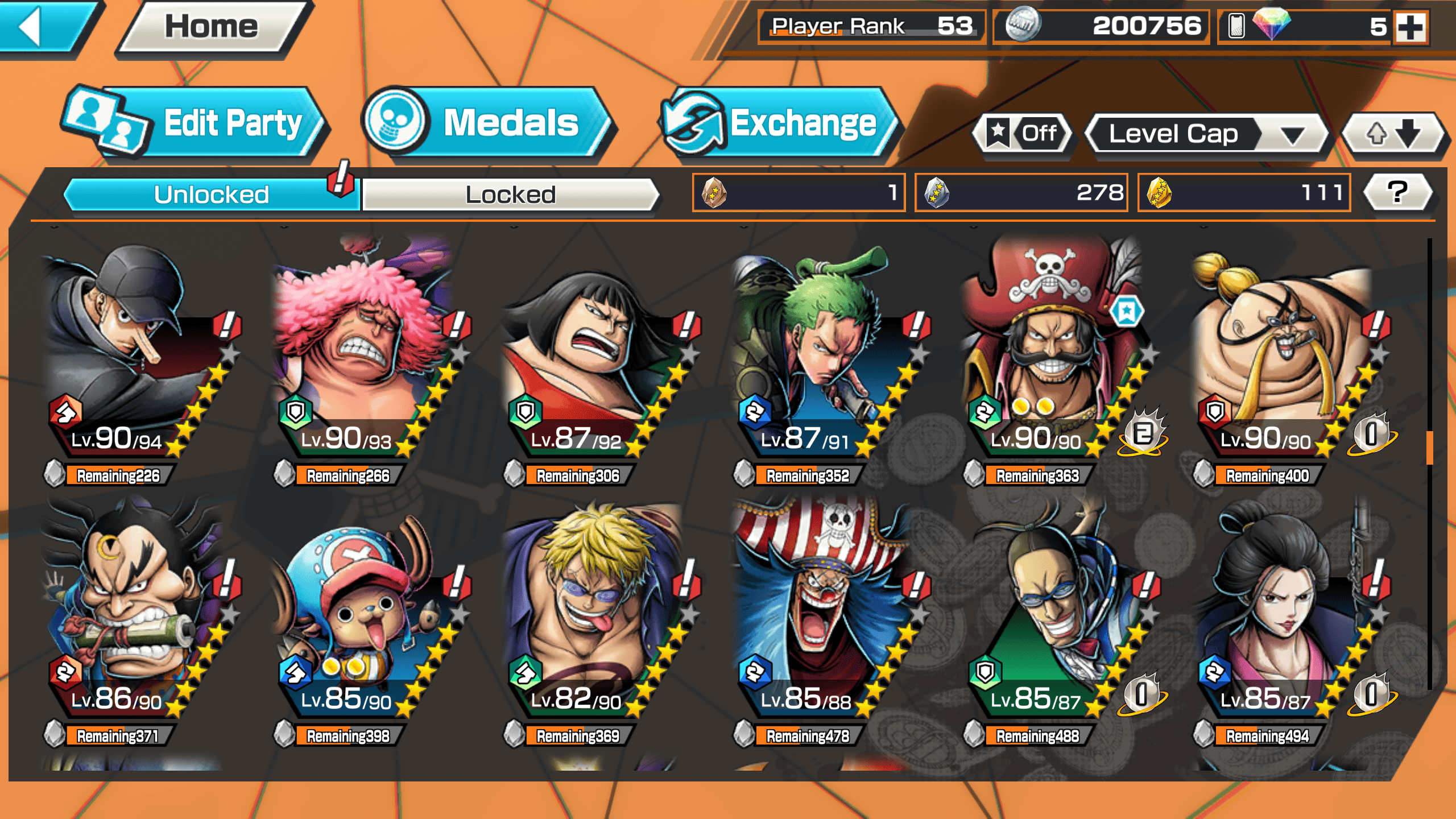Pick the black-haired woman in pink Lv.85/87

(x=1285, y=614)
